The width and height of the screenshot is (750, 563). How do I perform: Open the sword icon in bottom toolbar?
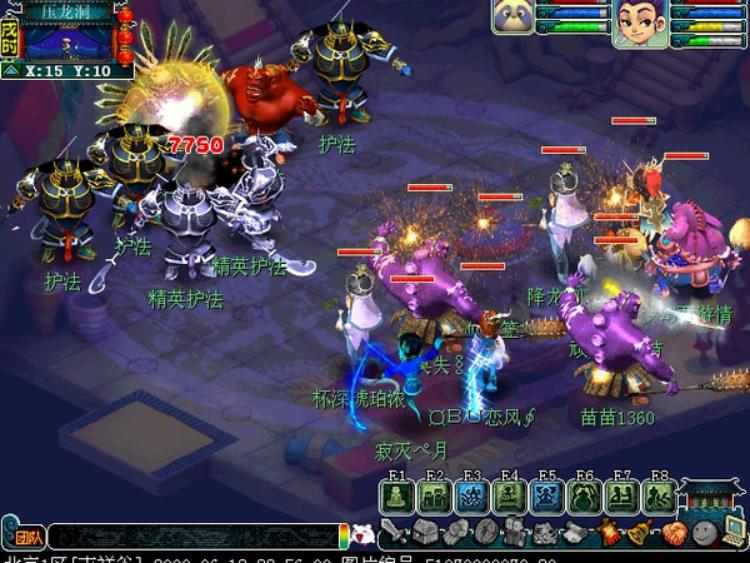(394, 533)
